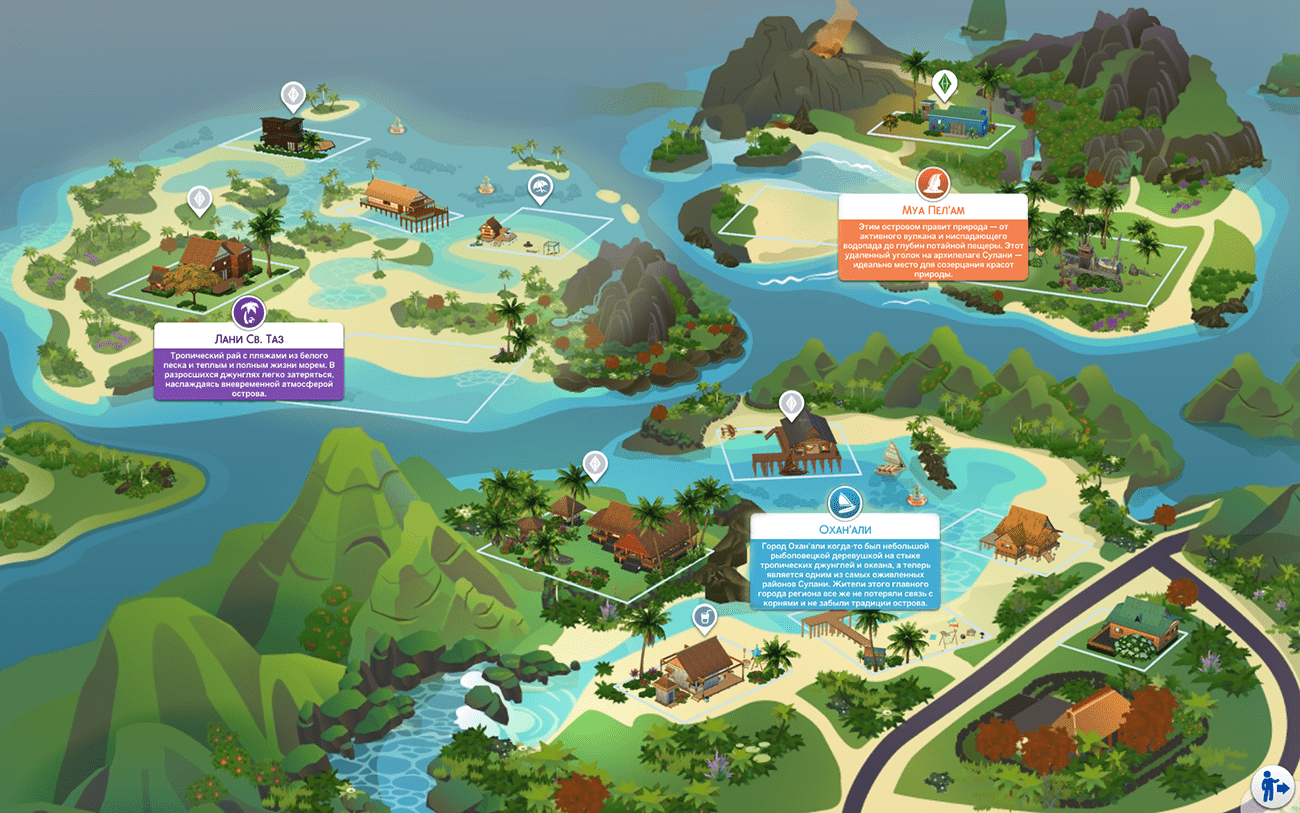The width and height of the screenshot is (1300, 813).
Task: Click the purple palm tree neighborhood icon
Action: [248, 312]
